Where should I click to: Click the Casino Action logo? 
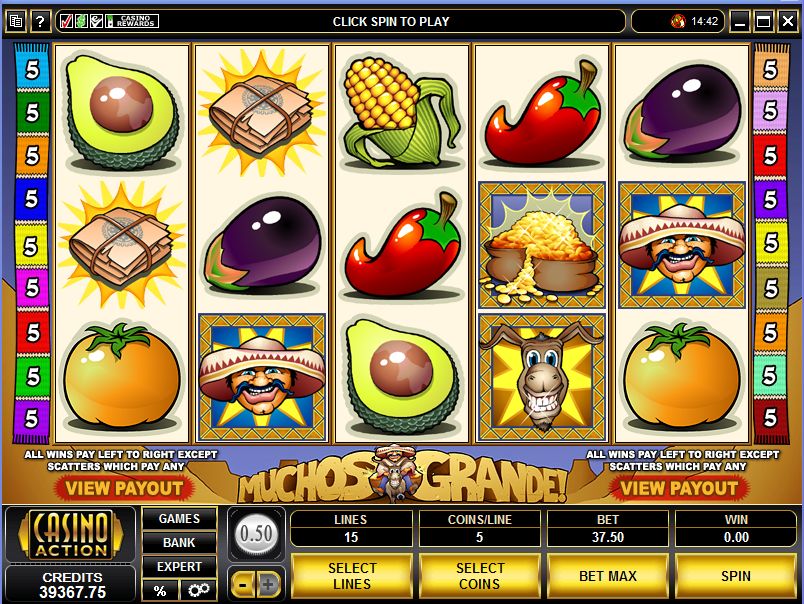[69, 535]
